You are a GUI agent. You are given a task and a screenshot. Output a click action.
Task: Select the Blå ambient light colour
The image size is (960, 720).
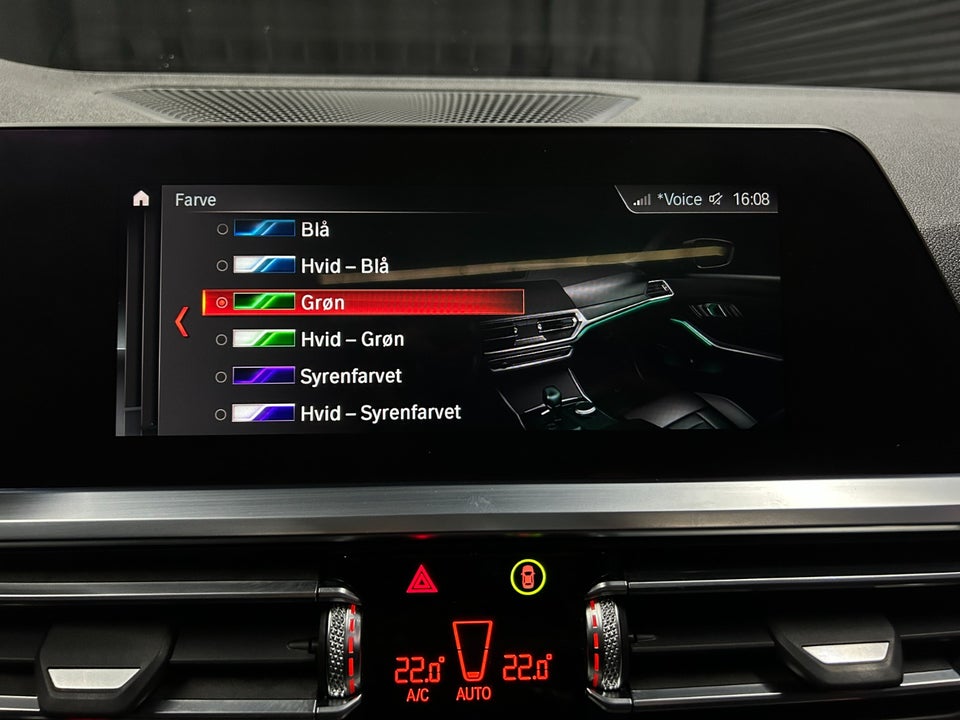[x=314, y=229]
